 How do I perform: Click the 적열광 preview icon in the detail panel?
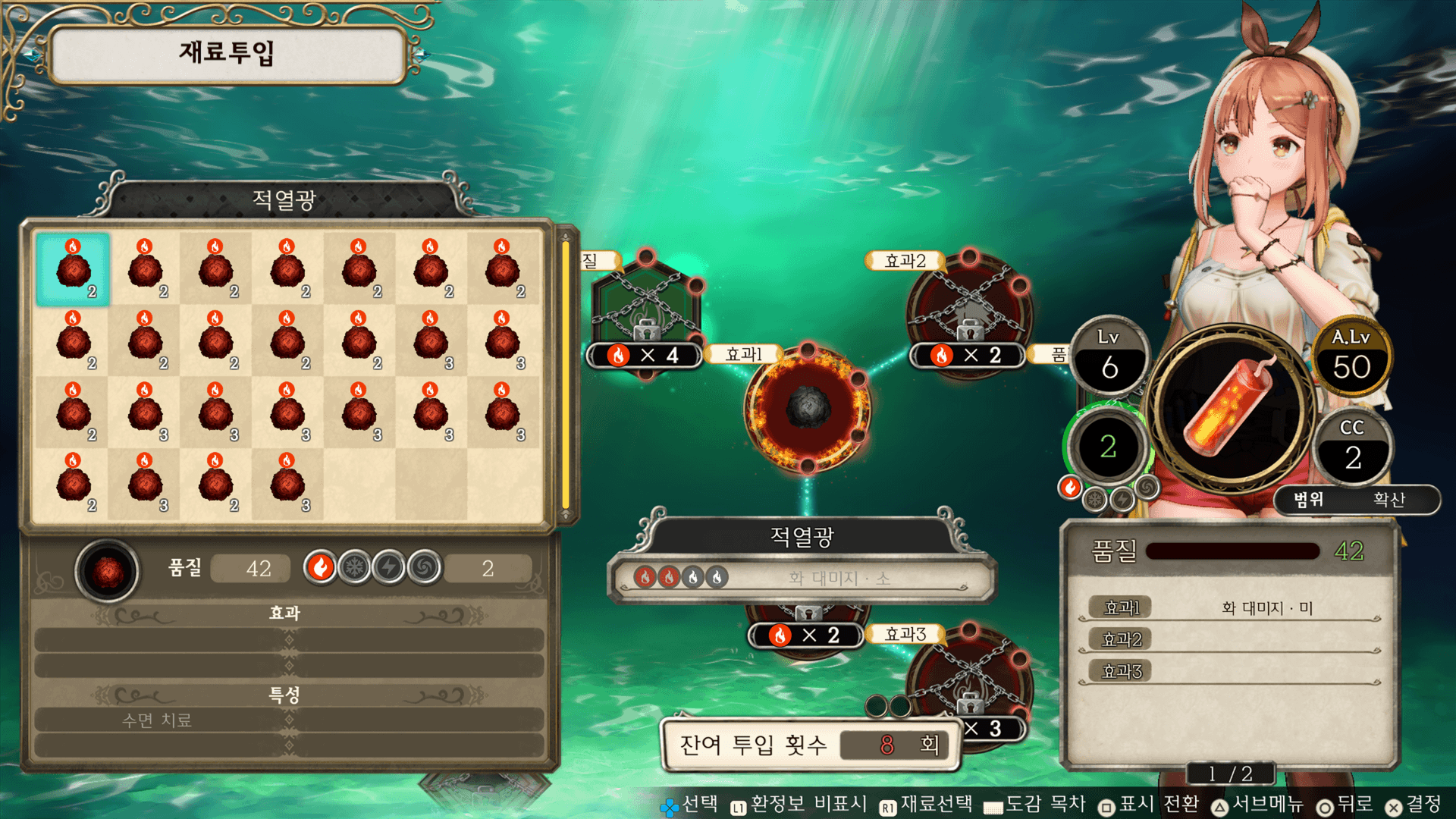108,570
